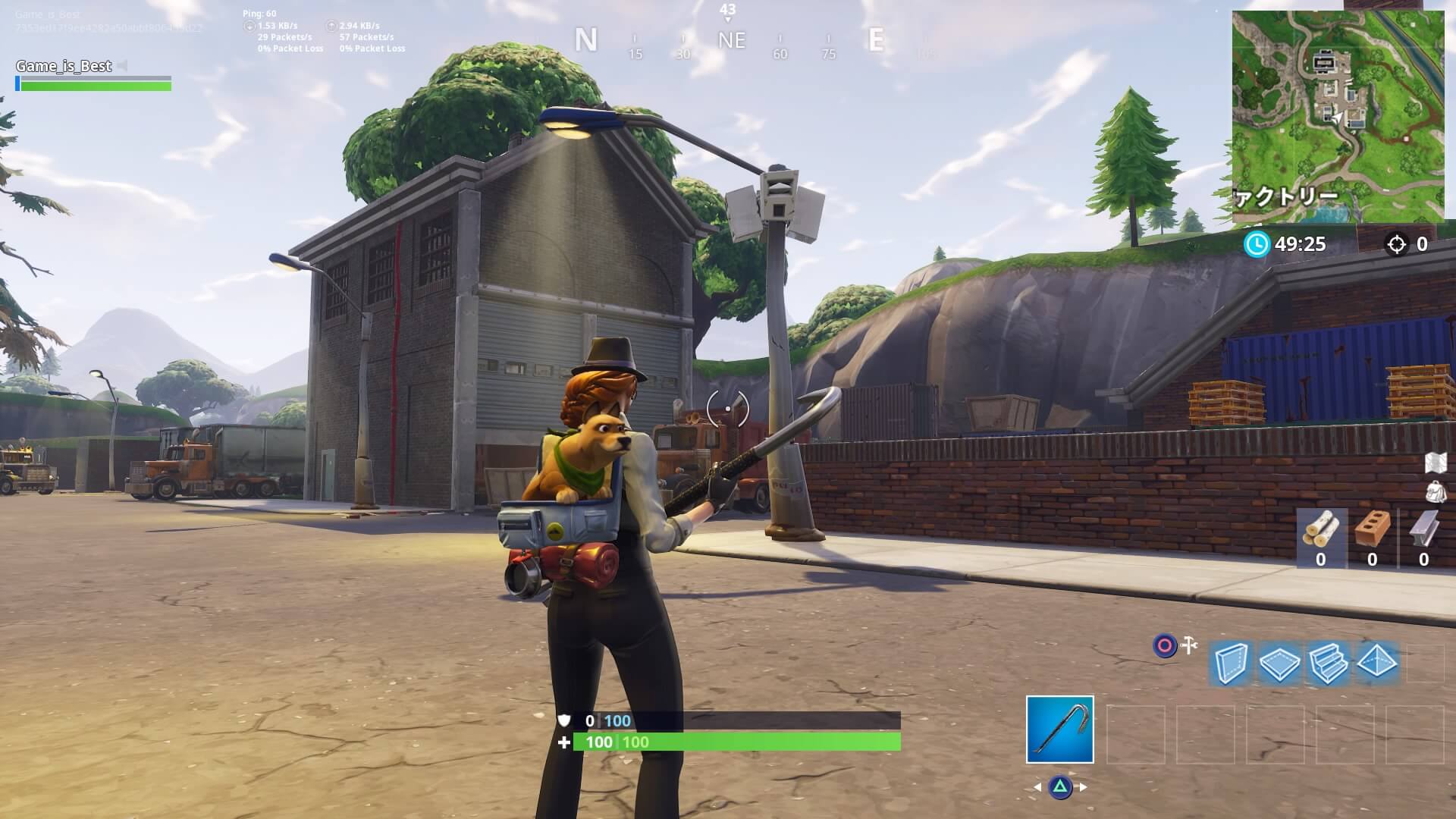The image size is (1456, 819).
Task: Choose the pyramid roof building piece
Action: [x=1377, y=662]
